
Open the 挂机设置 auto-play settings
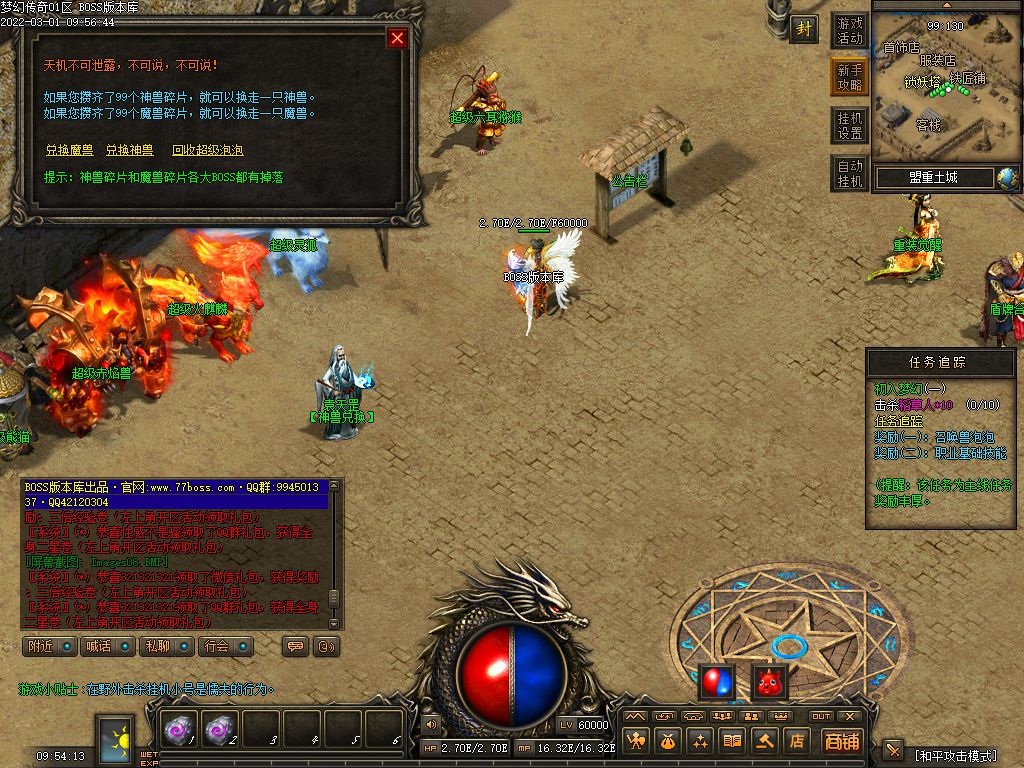849,125
